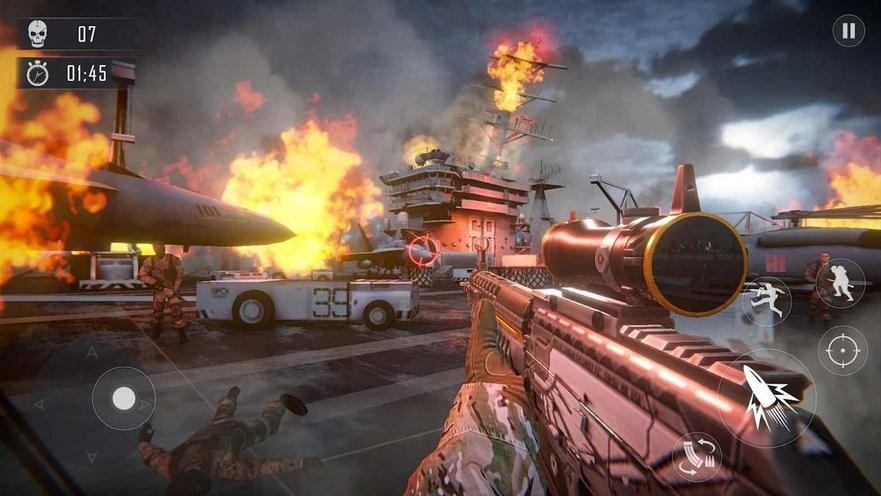Pause the game

(x=848, y=31)
